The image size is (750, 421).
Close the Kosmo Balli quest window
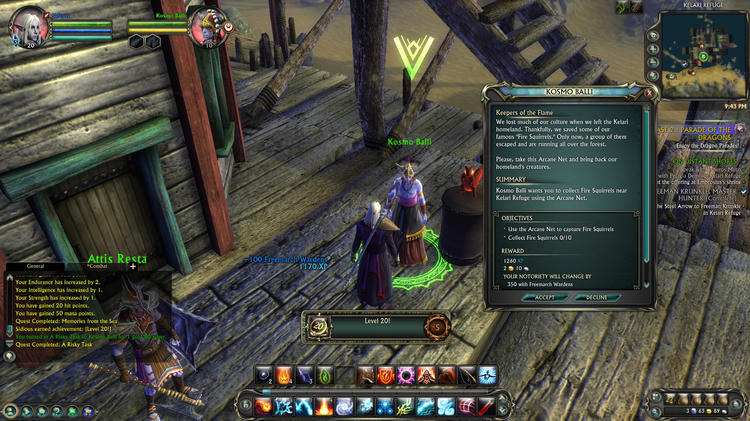[x=649, y=92]
